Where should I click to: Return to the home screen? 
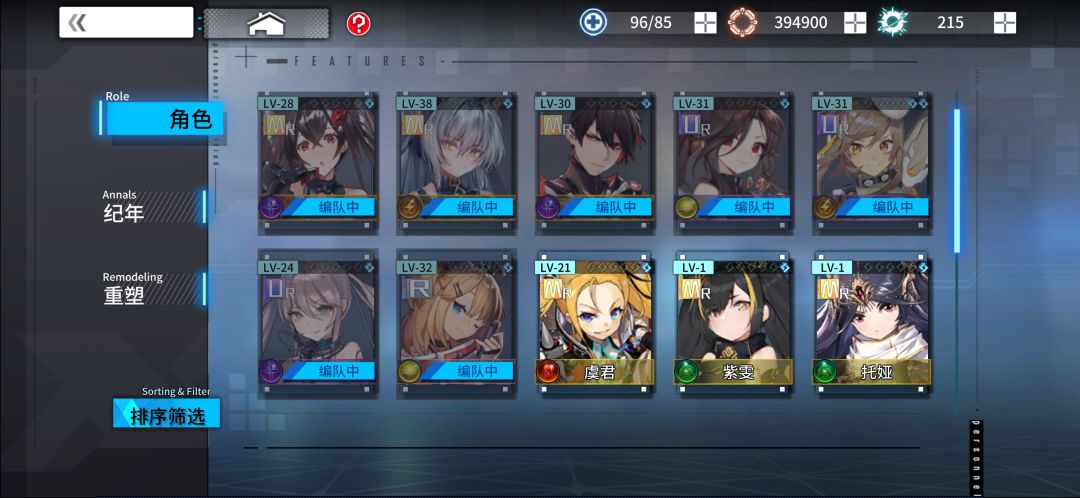(266, 22)
